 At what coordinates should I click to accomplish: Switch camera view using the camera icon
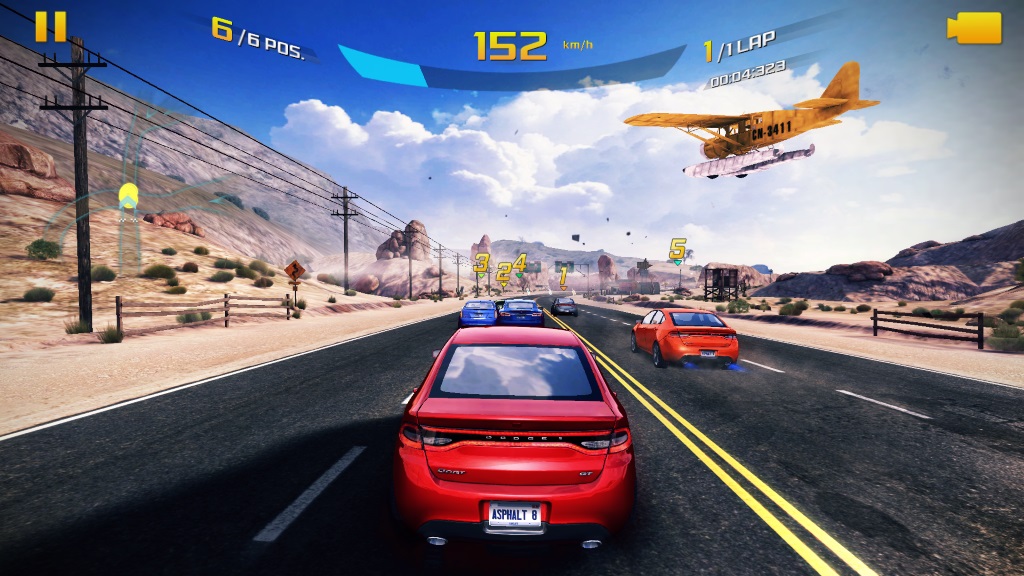974,28
